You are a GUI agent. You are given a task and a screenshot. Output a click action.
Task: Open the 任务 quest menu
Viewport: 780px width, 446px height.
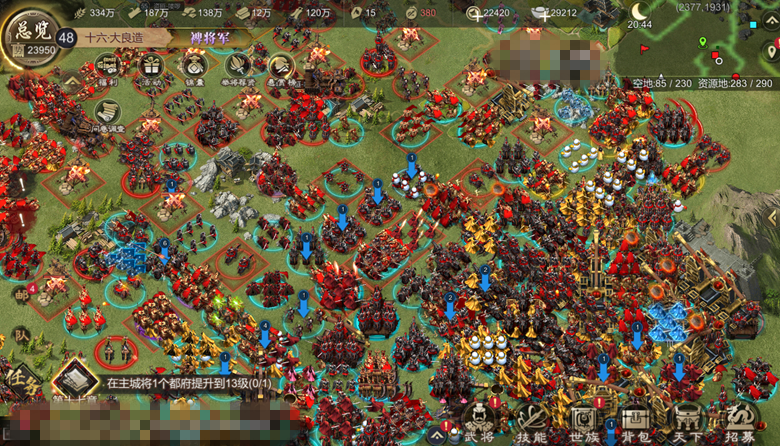pos(22,382)
